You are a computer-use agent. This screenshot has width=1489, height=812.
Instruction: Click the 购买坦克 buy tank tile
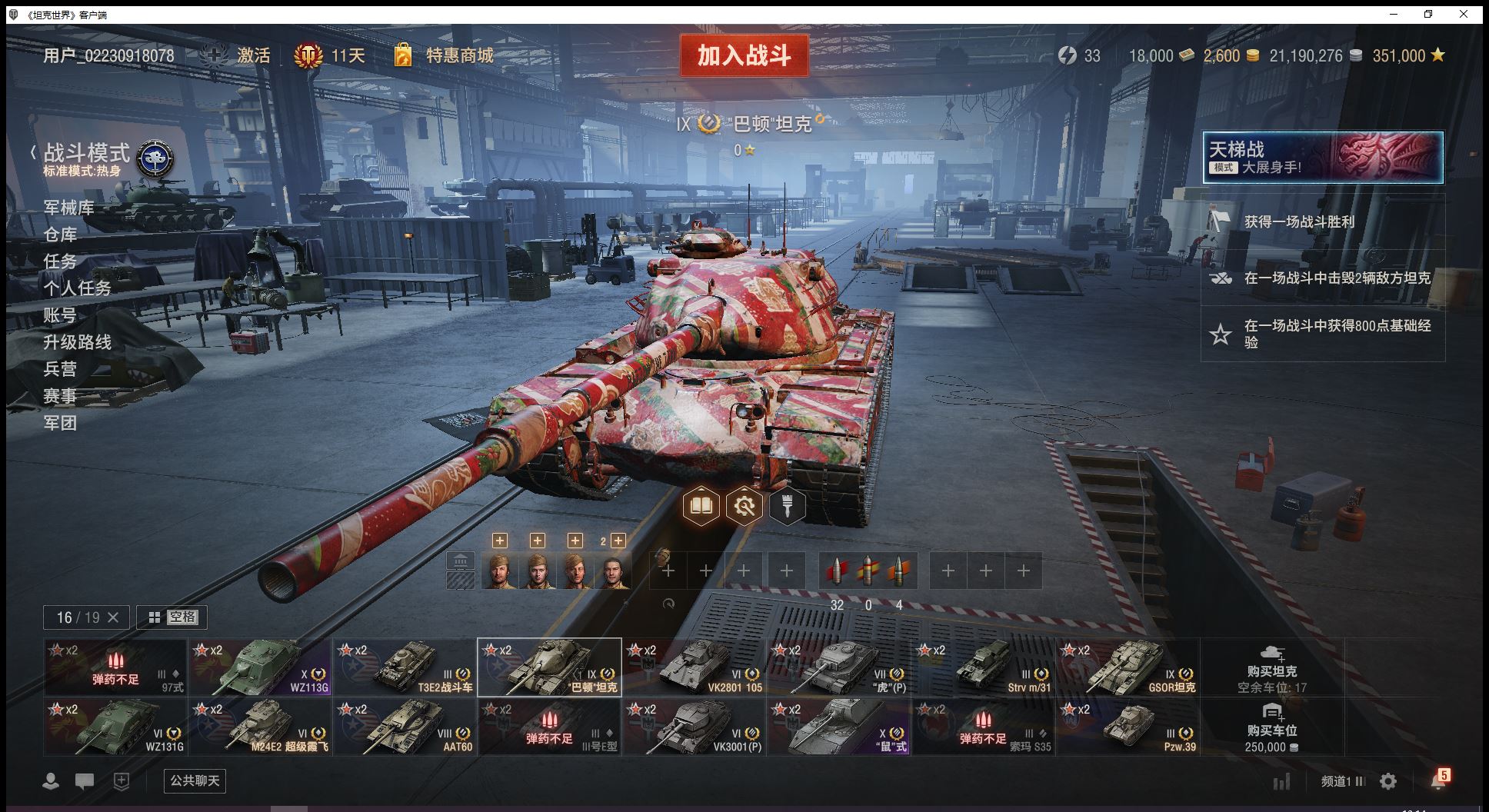pyautogui.click(x=1271, y=667)
